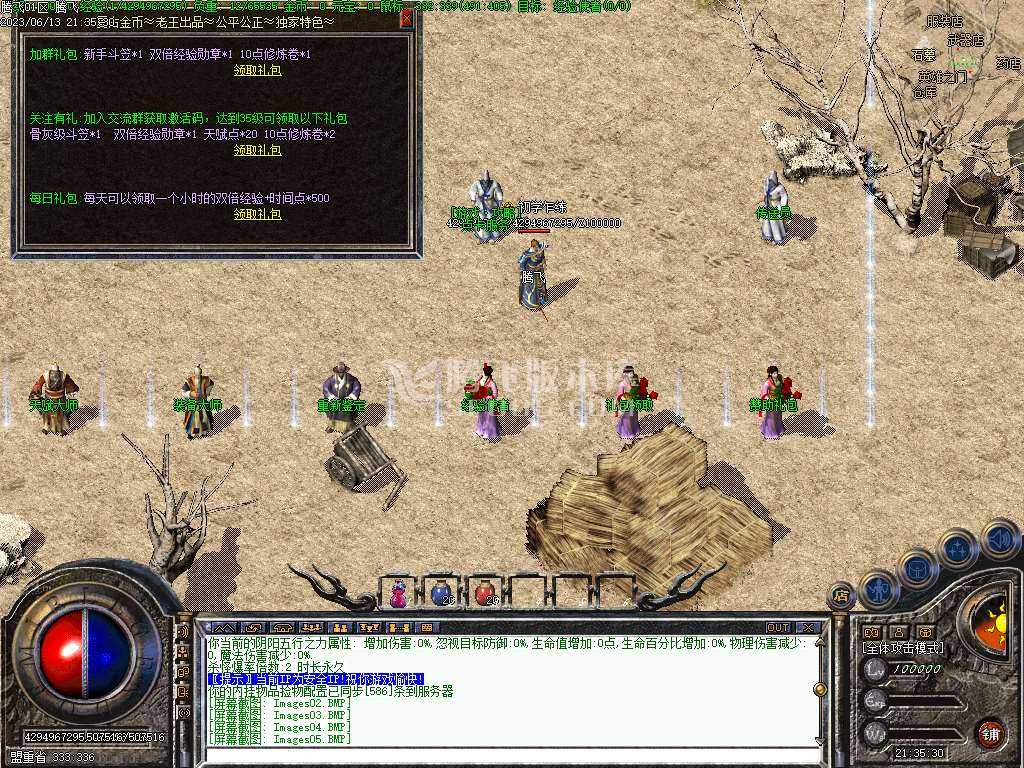
Task: Open the red 铺 stall button
Action: pyautogui.click(x=990, y=733)
